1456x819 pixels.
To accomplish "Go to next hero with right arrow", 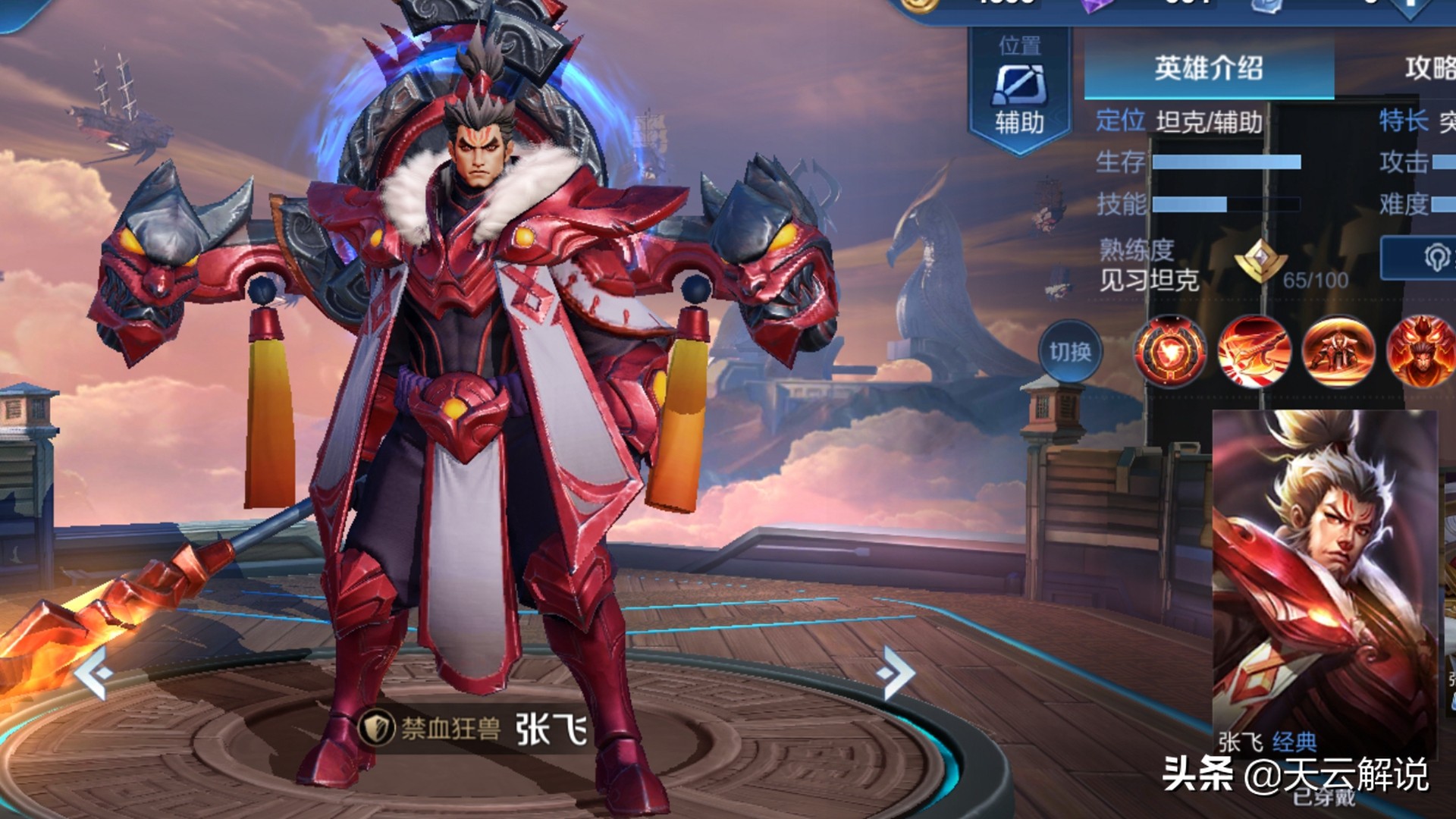I will click(x=895, y=672).
